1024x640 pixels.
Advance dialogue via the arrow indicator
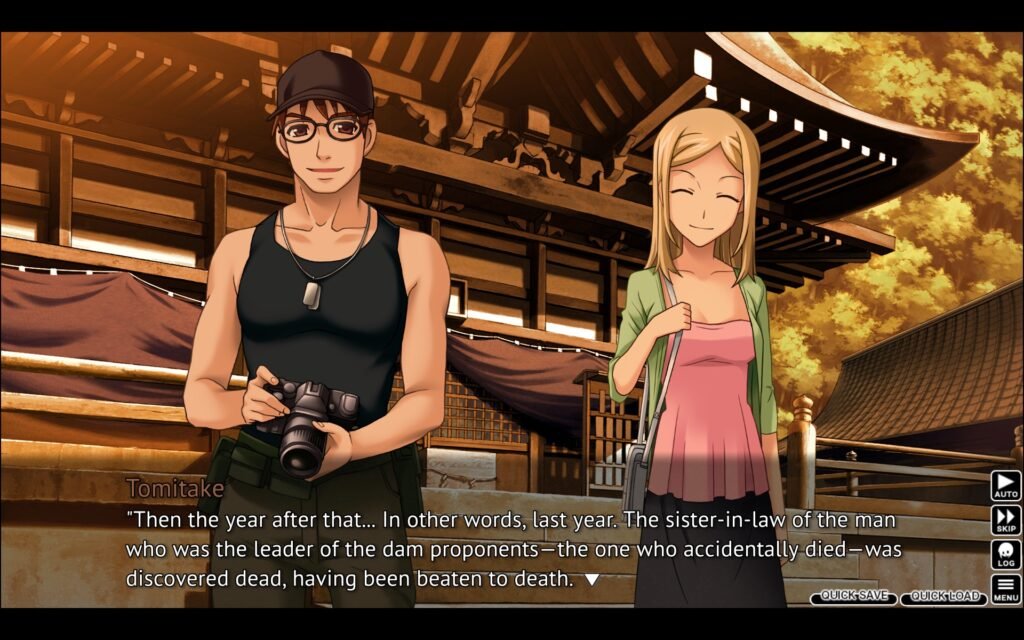pyautogui.click(x=591, y=579)
